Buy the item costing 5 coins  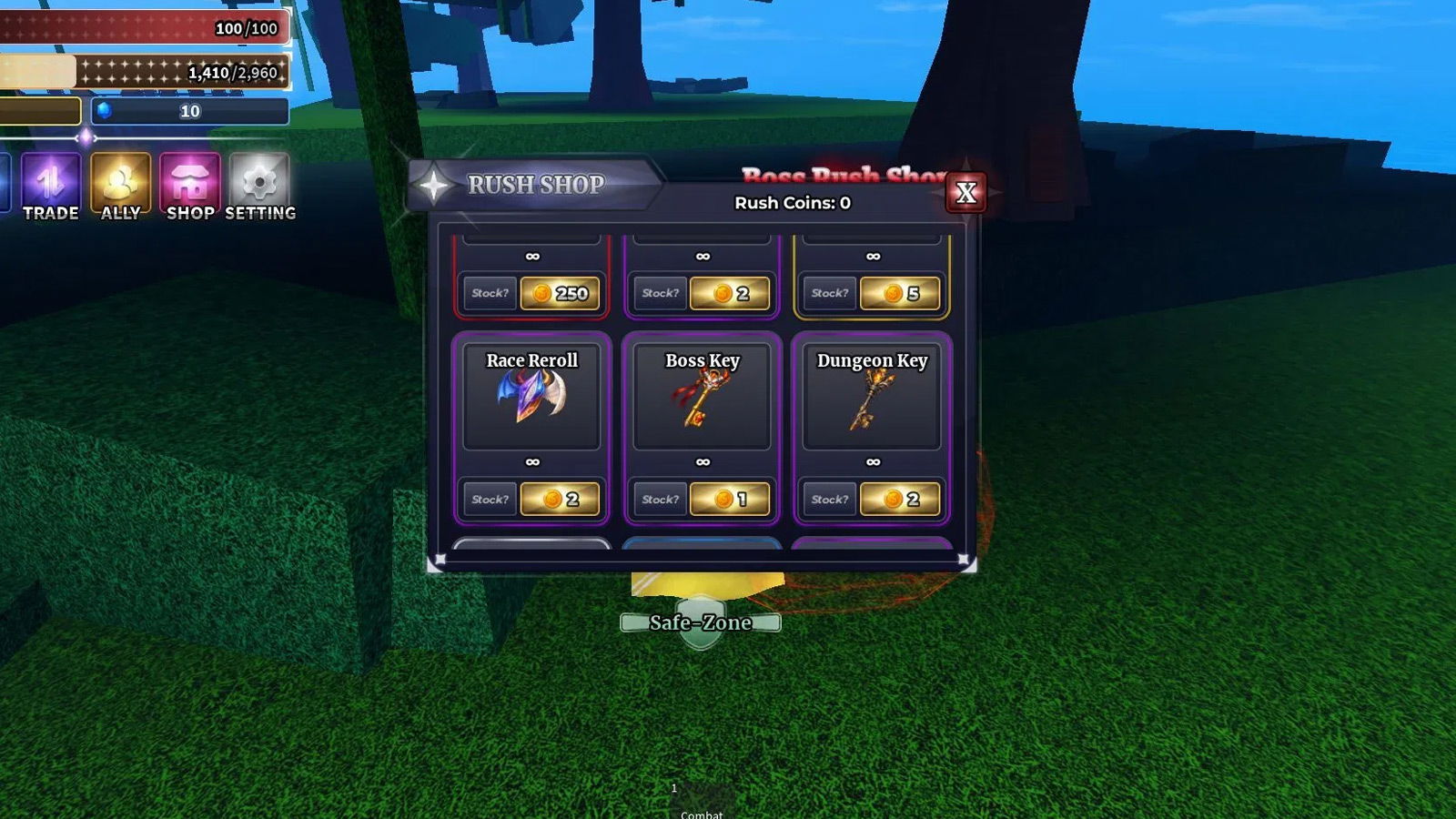coord(899,293)
